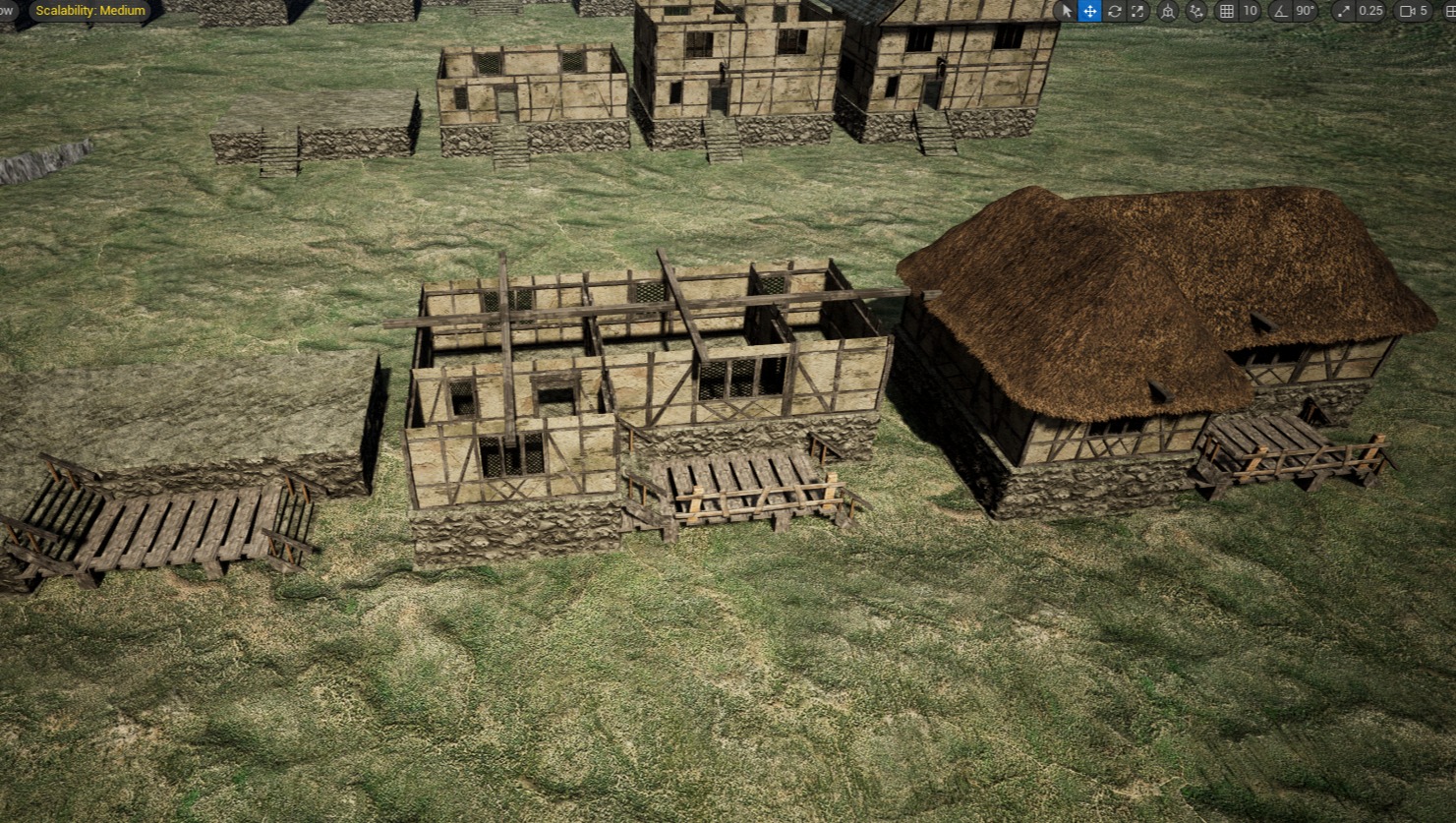The height and width of the screenshot is (823, 1456).
Task: Open the grid snap size value 10
Action: tap(1250, 12)
